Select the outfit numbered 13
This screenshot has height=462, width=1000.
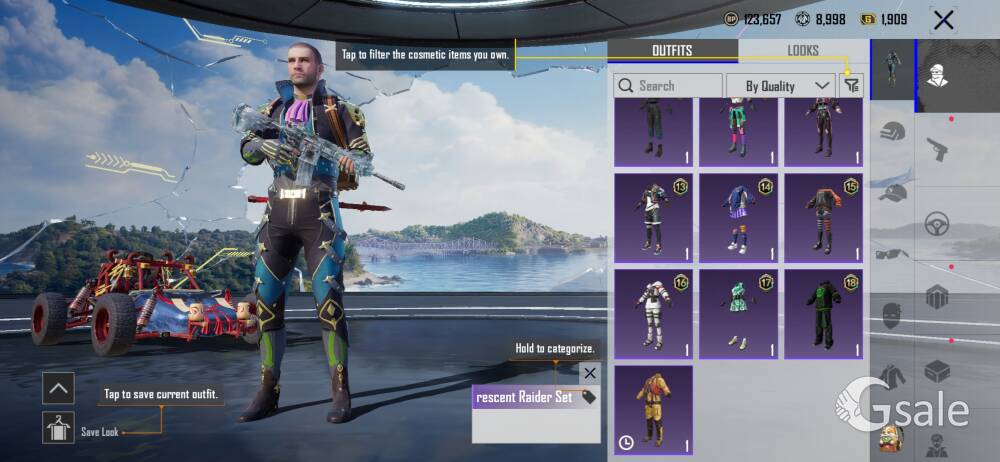(x=653, y=218)
